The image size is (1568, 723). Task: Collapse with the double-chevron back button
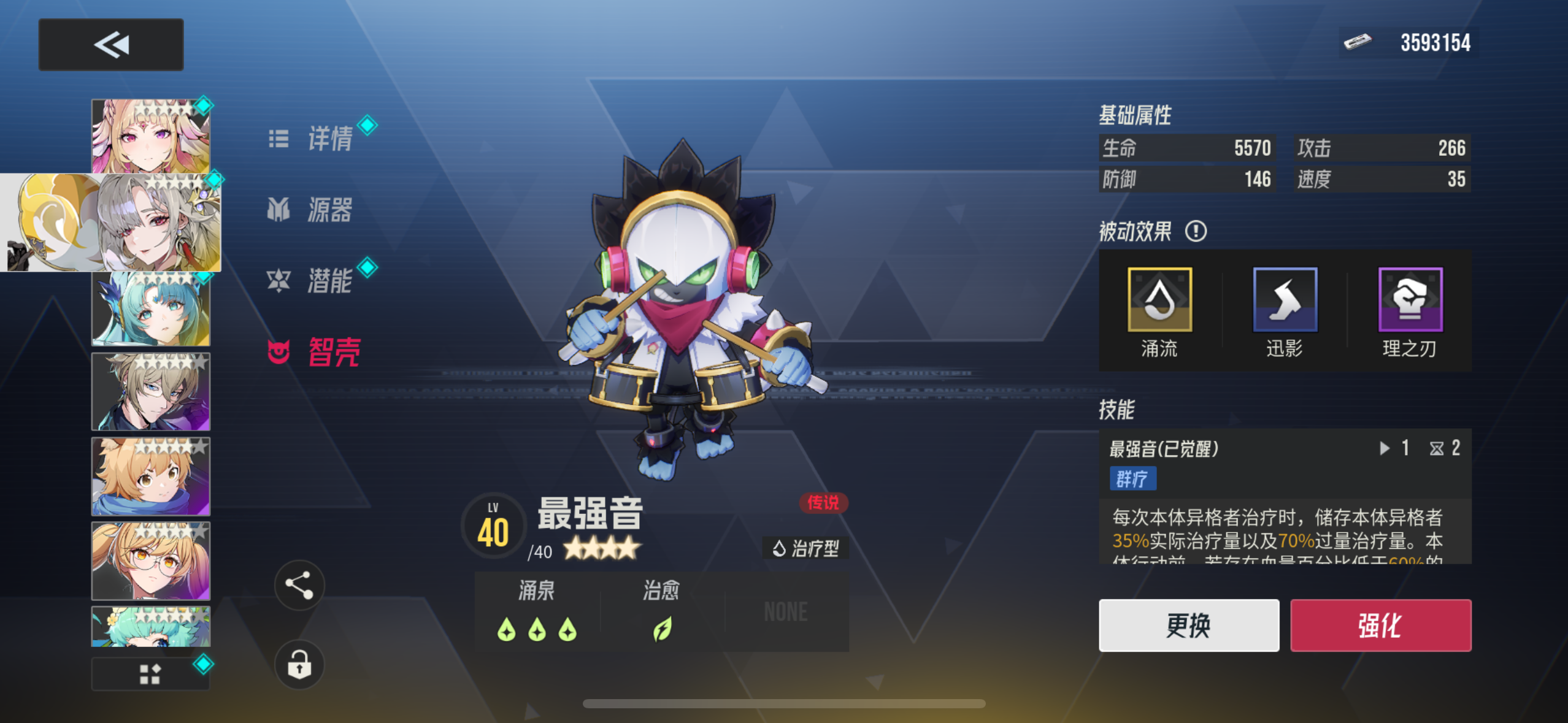pyautogui.click(x=110, y=44)
